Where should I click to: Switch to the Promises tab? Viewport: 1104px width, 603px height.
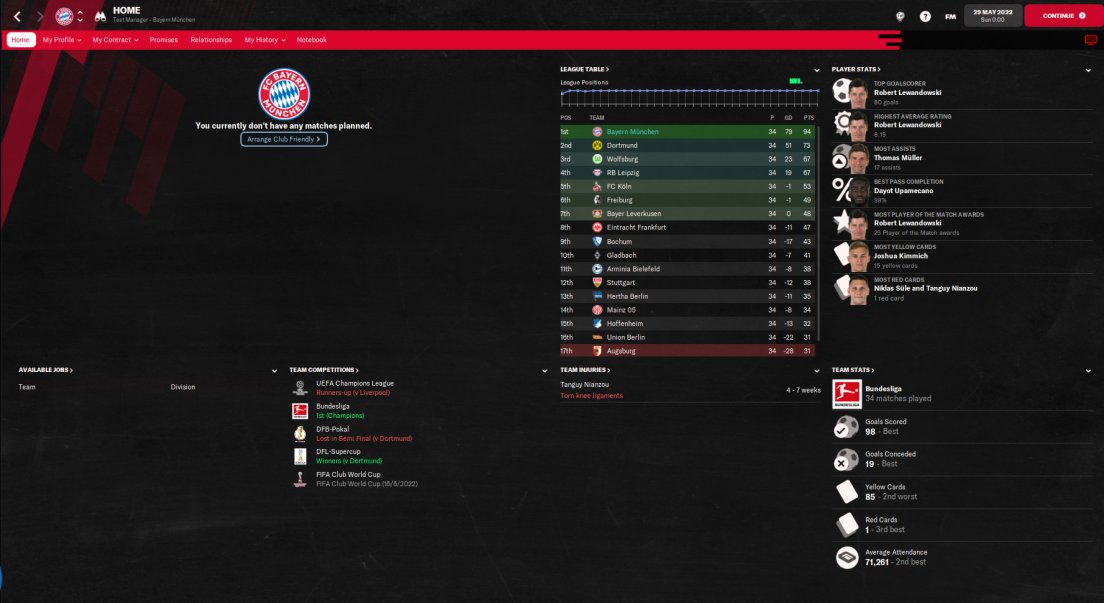163,40
